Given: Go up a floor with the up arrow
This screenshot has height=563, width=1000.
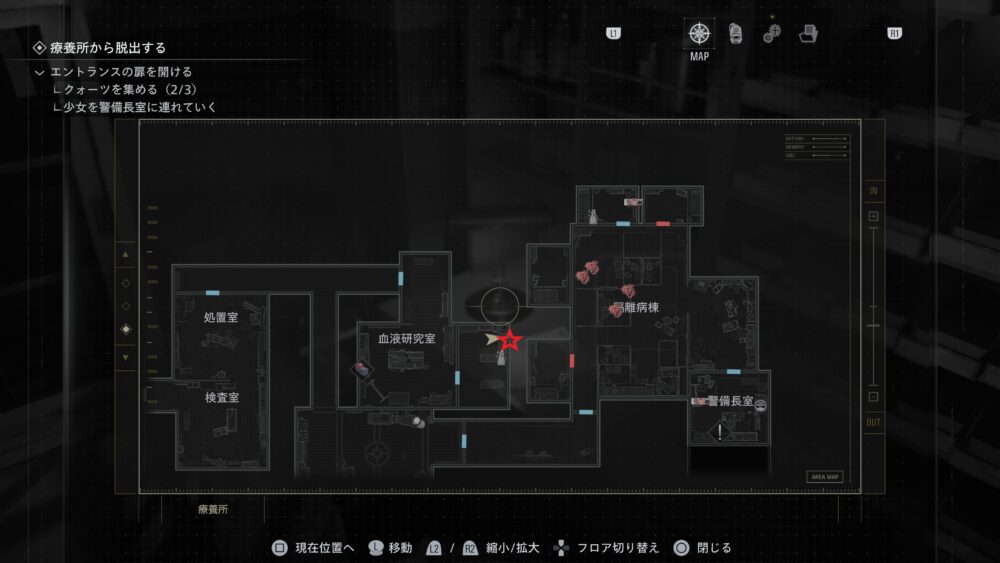Looking at the screenshot, I should pyautogui.click(x=125, y=255).
